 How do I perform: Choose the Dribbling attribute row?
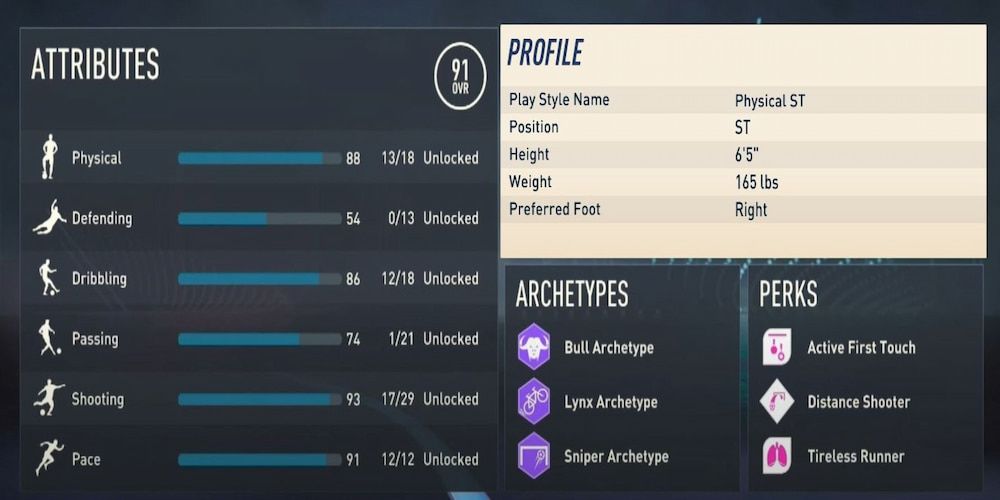(258, 278)
